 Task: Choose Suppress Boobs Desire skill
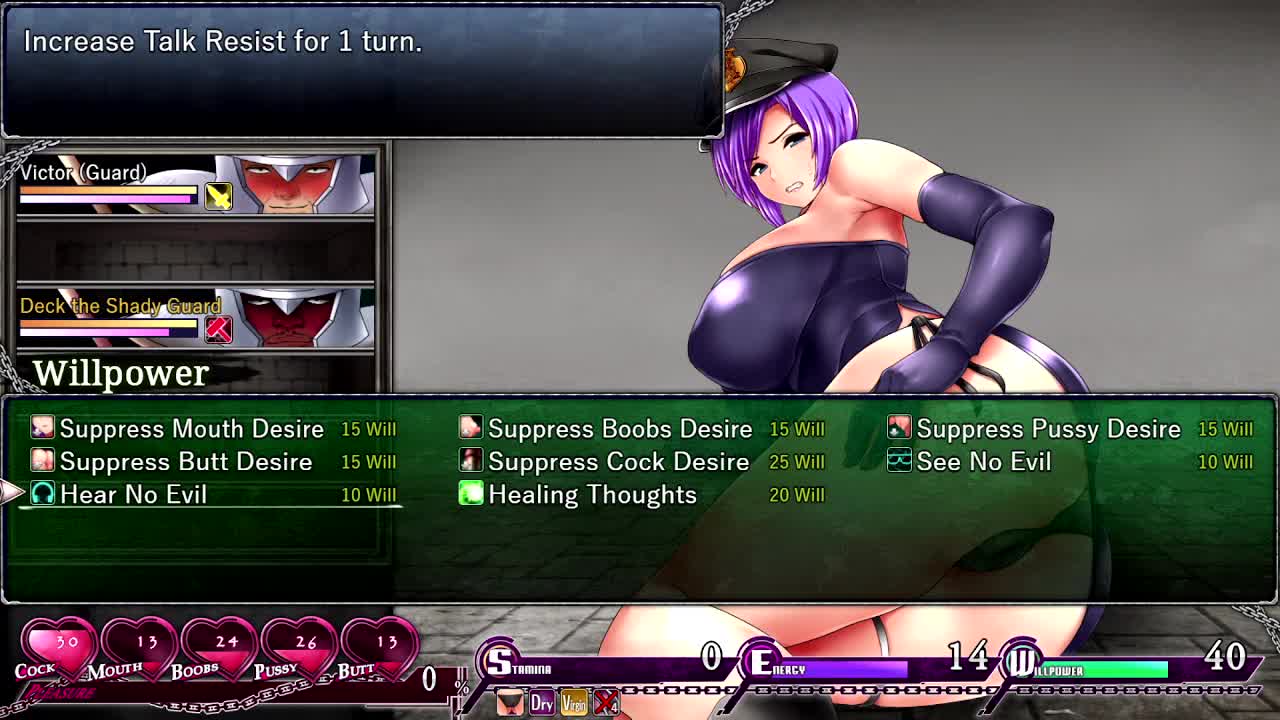(619, 429)
